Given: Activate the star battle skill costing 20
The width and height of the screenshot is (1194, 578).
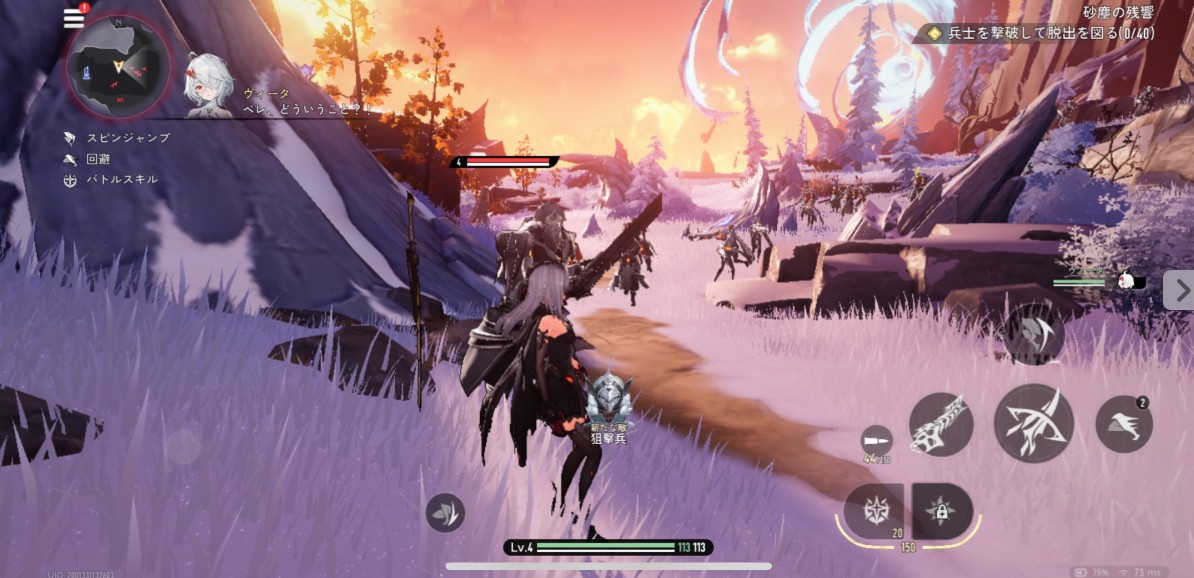Looking at the screenshot, I should [873, 510].
